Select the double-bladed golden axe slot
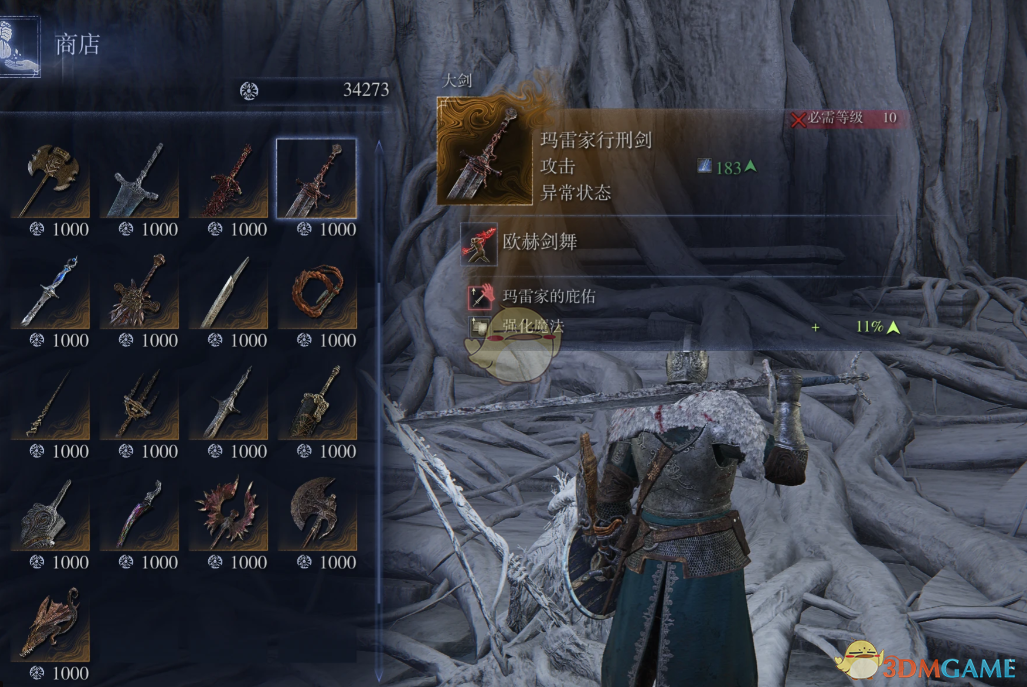The height and width of the screenshot is (687, 1027). pyautogui.click(x=50, y=180)
